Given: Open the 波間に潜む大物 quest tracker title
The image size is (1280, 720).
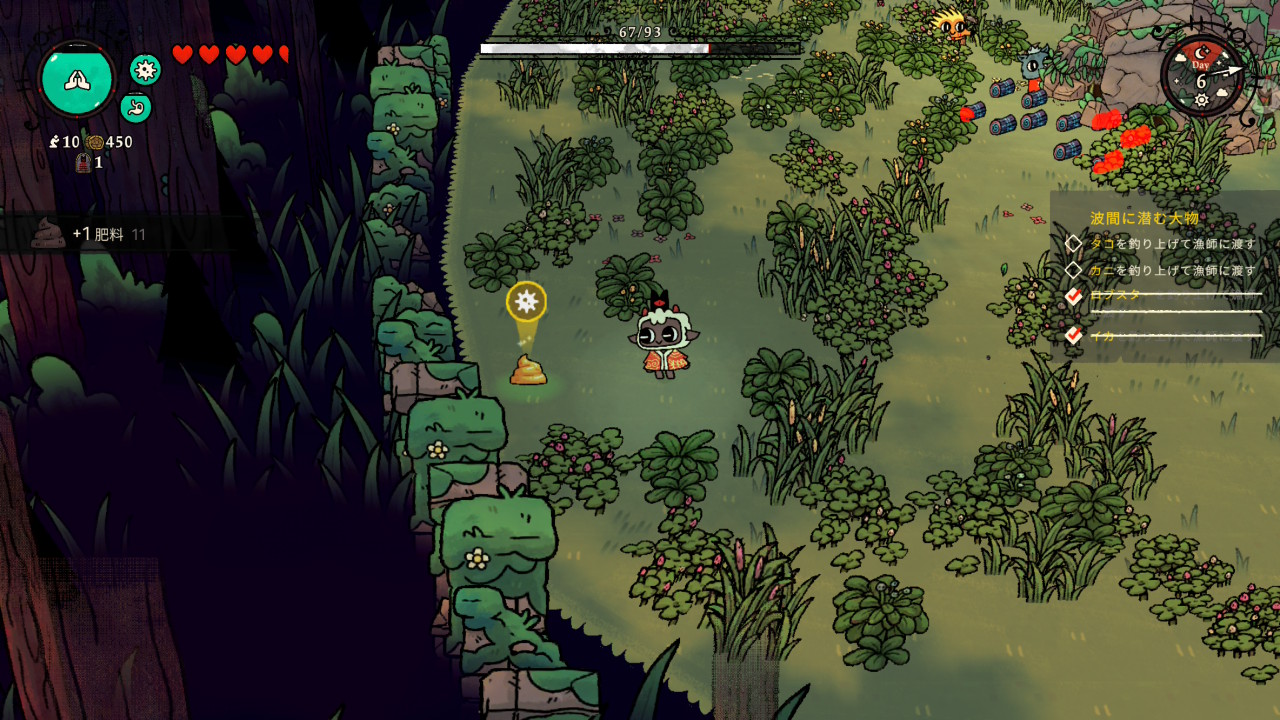Looking at the screenshot, I should click(x=1144, y=218).
